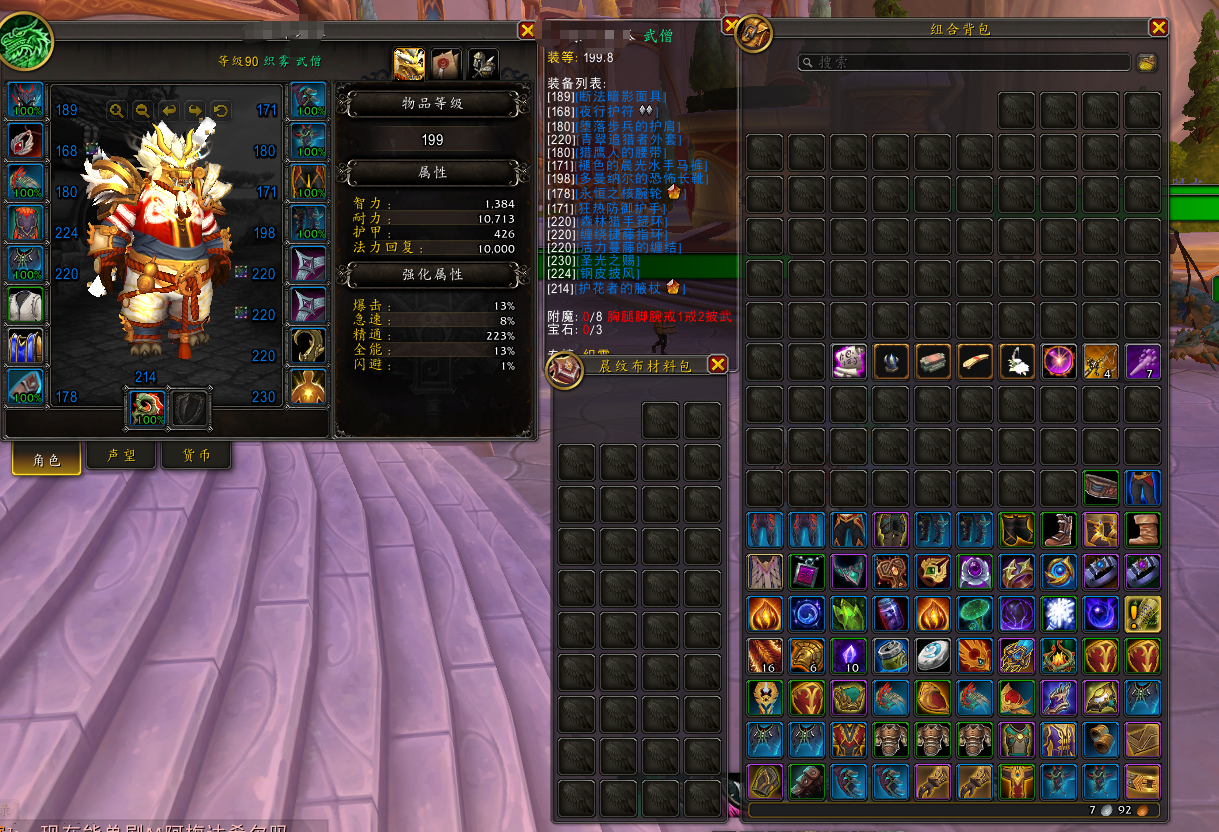Close the character panel
Viewport: 1219px width, 832px height.
(x=527, y=31)
